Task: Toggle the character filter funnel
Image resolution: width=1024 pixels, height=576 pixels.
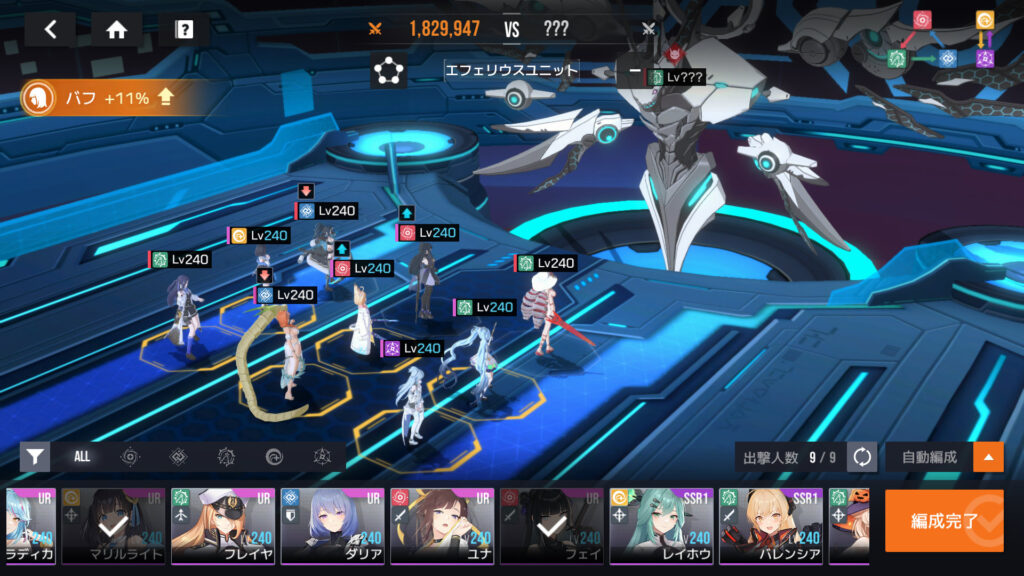Action: point(35,457)
